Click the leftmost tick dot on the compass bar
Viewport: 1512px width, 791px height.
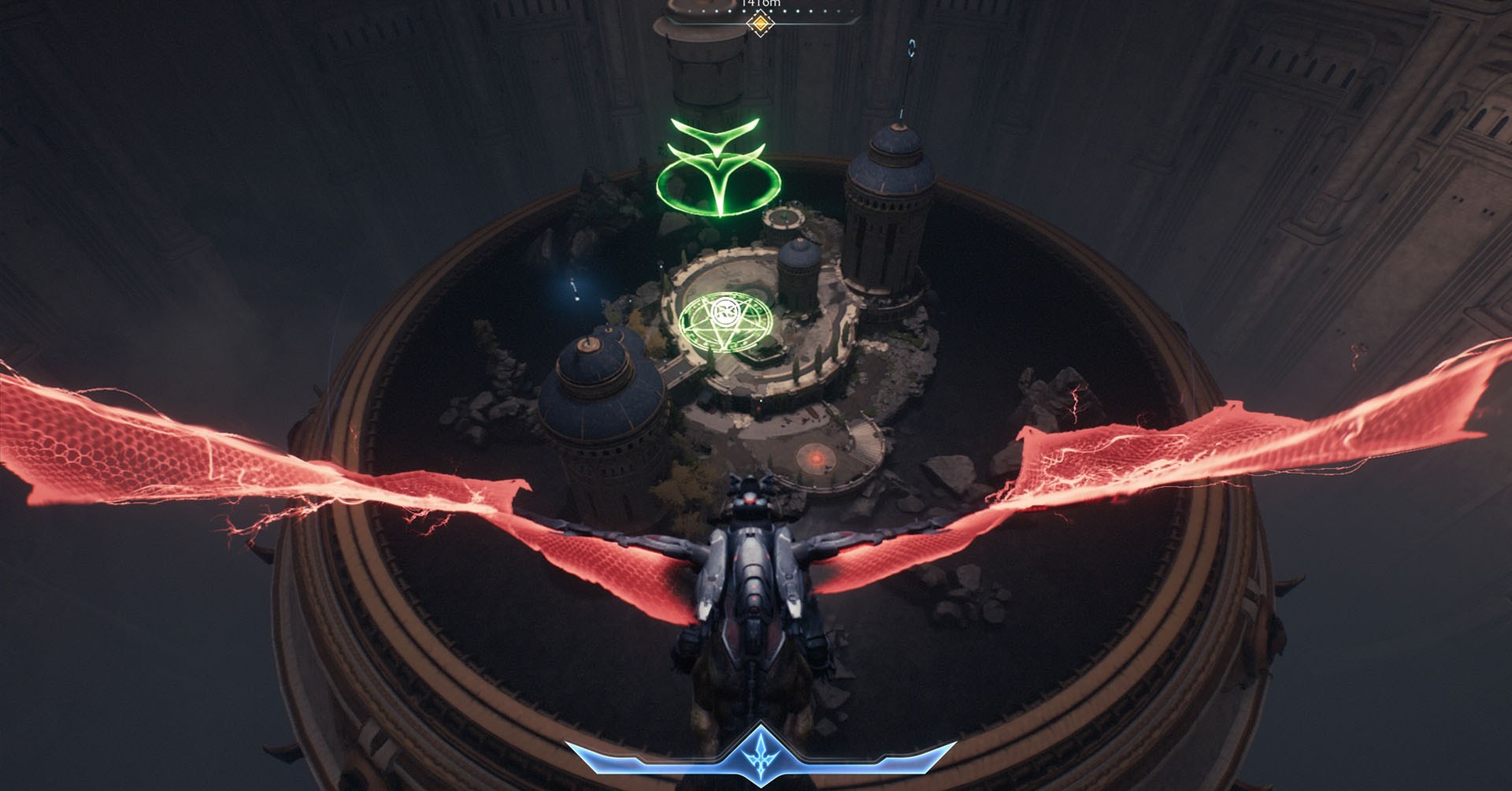click(x=690, y=11)
